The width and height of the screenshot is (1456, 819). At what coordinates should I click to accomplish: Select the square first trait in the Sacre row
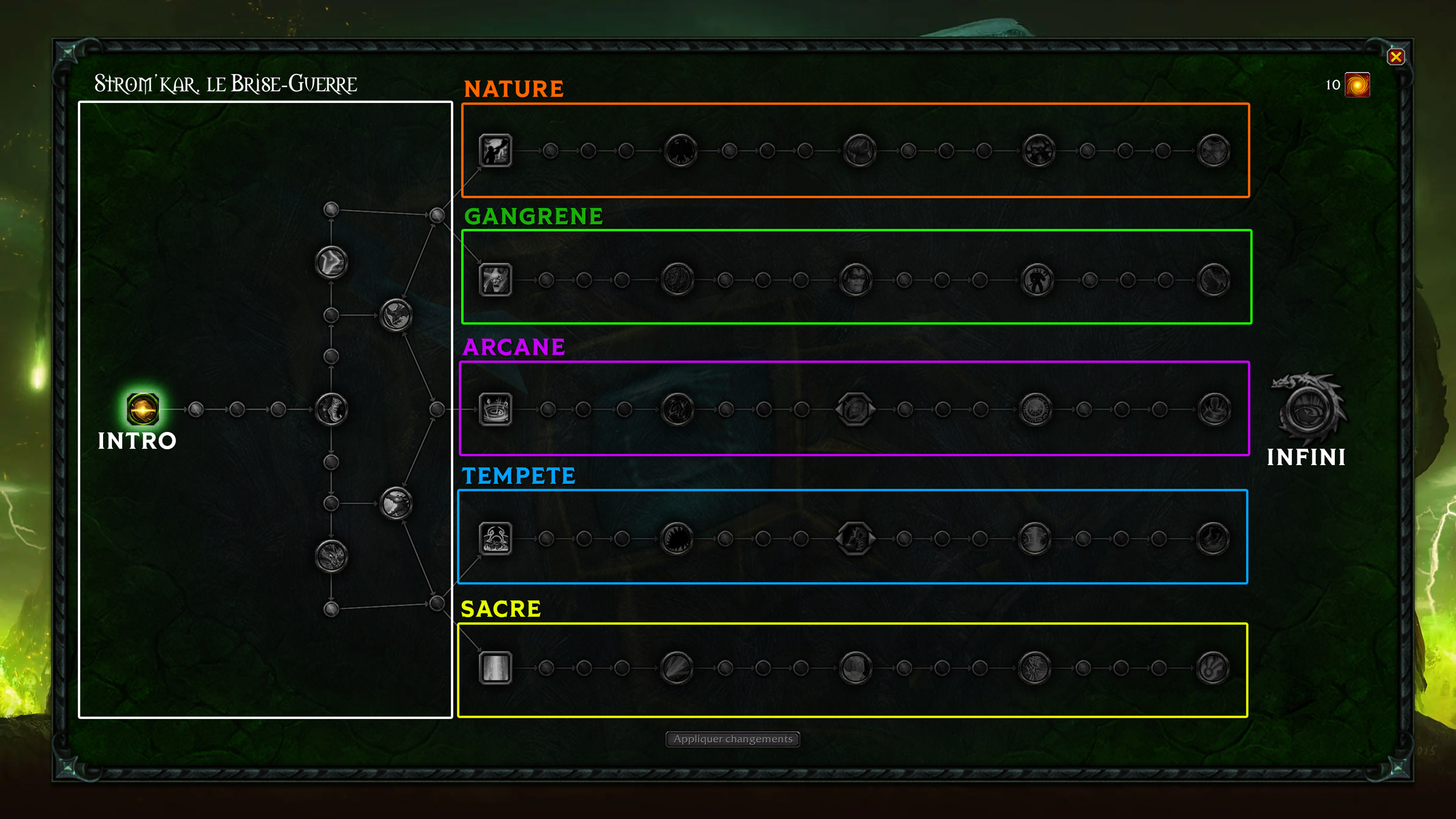pyautogui.click(x=495, y=668)
